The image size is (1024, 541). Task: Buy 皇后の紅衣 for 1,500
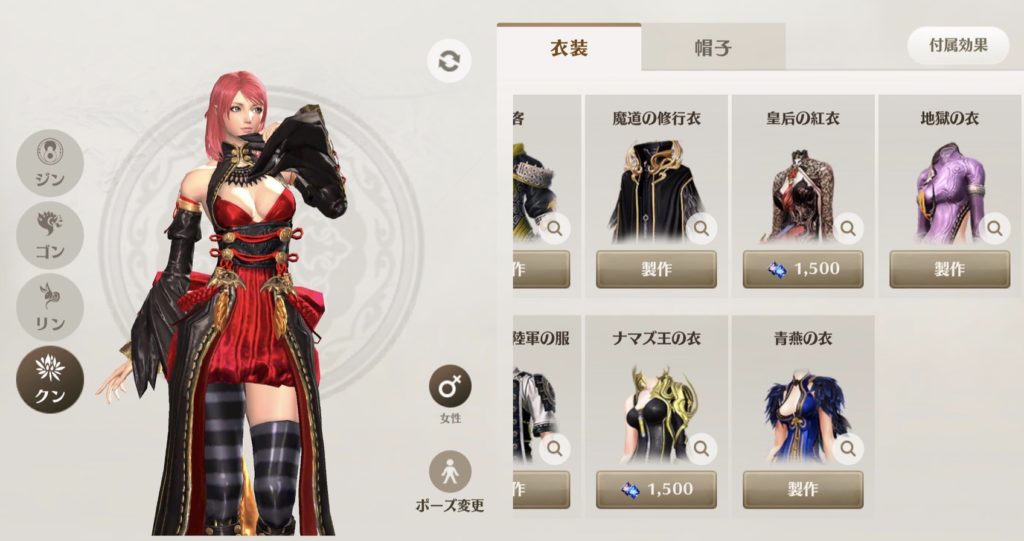point(802,269)
